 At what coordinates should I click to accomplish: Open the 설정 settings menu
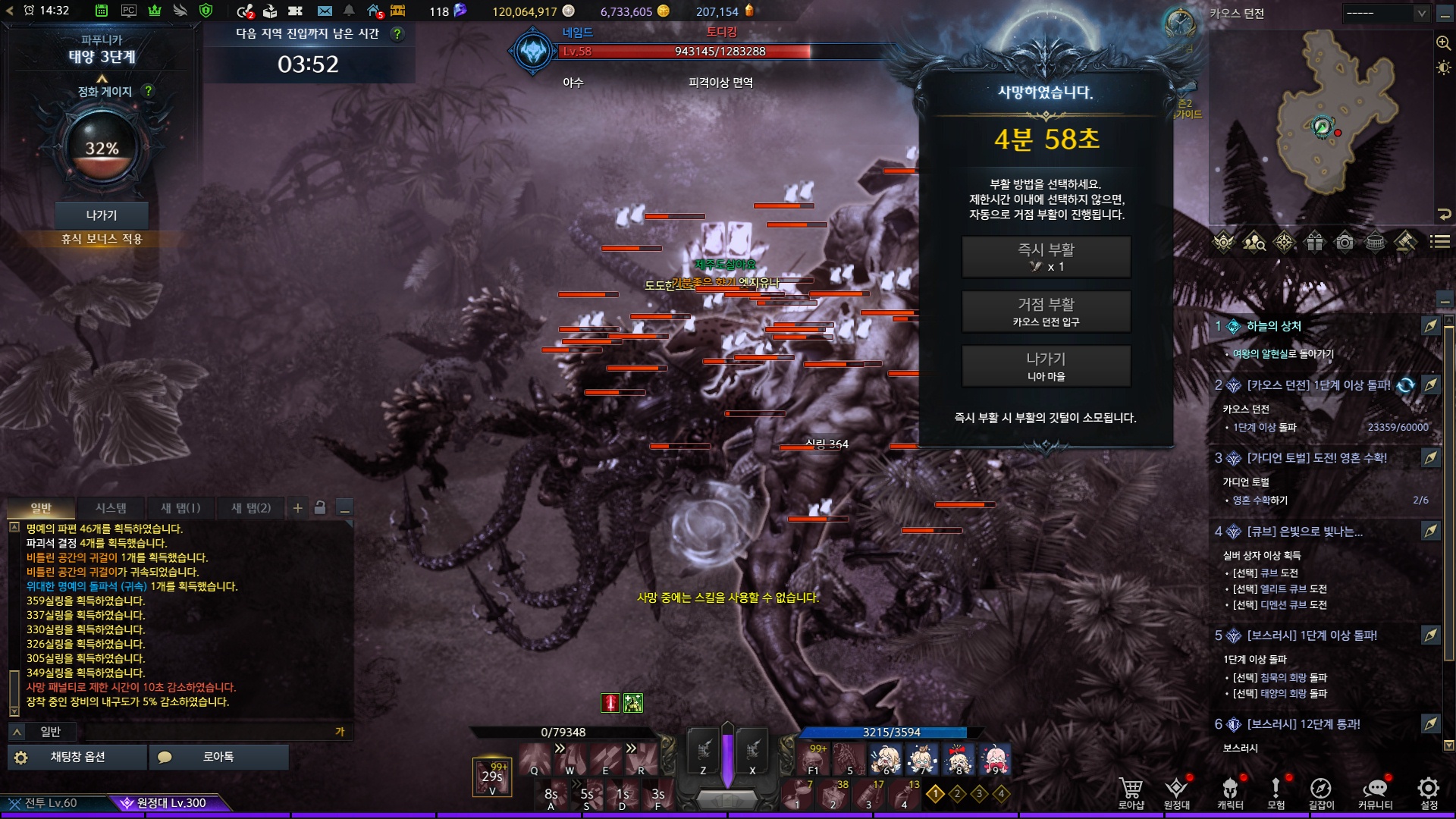click(x=1429, y=792)
